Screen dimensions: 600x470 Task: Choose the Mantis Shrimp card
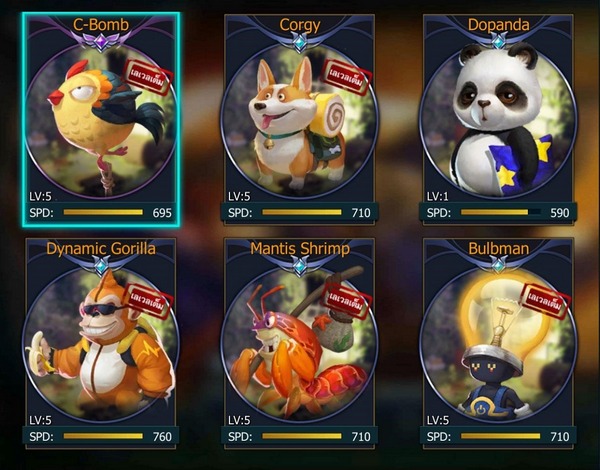[299, 342]
